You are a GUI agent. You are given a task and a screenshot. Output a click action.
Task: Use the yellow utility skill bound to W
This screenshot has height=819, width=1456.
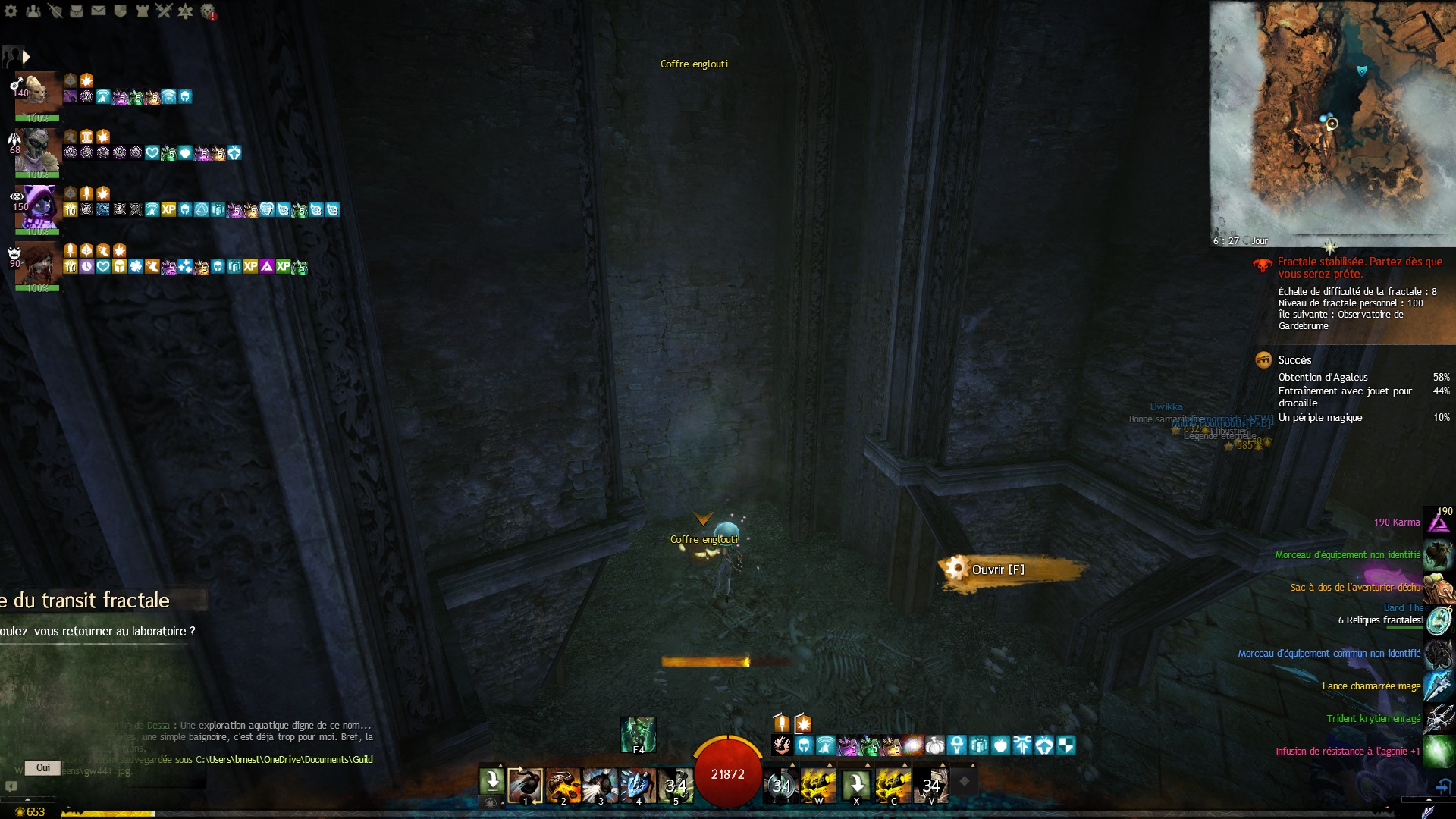[818, 786]
